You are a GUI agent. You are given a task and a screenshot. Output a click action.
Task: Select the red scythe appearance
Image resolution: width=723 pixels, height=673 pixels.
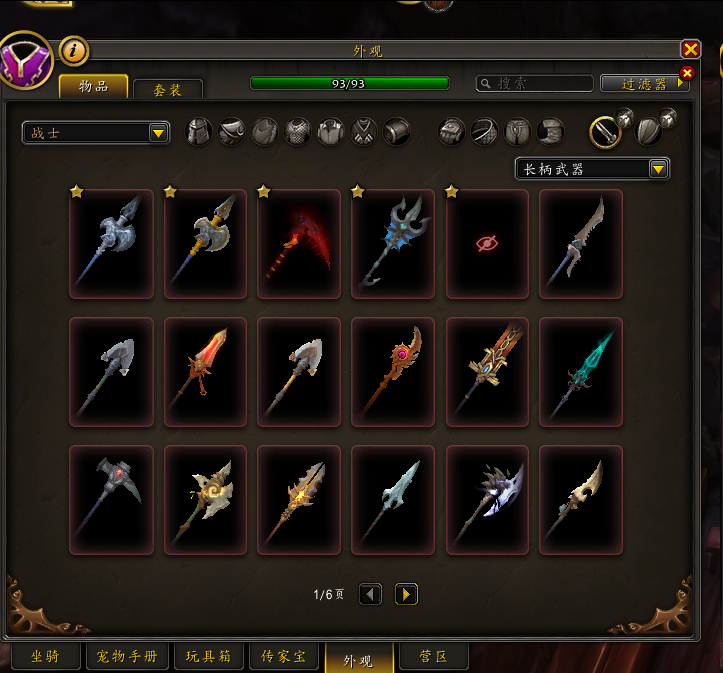coord(299,244)
